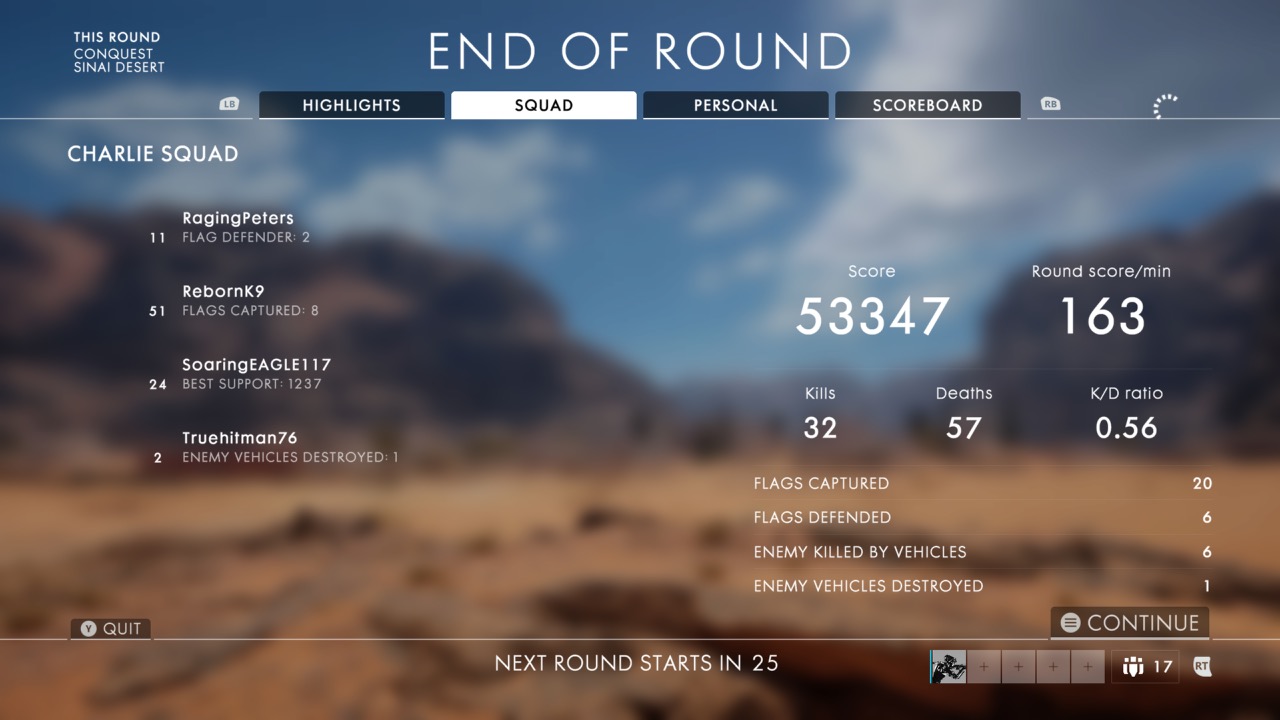Open the player count icon showing 17
This screenshot has height=720, width=1280.
click(1146, 667)
